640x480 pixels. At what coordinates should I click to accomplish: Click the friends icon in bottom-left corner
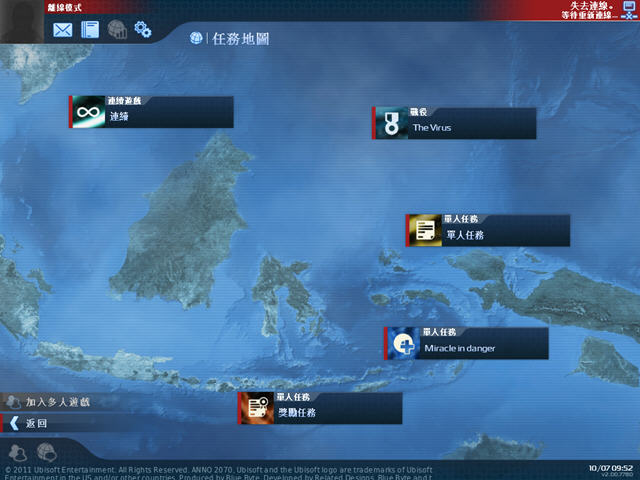pos(17,452)
